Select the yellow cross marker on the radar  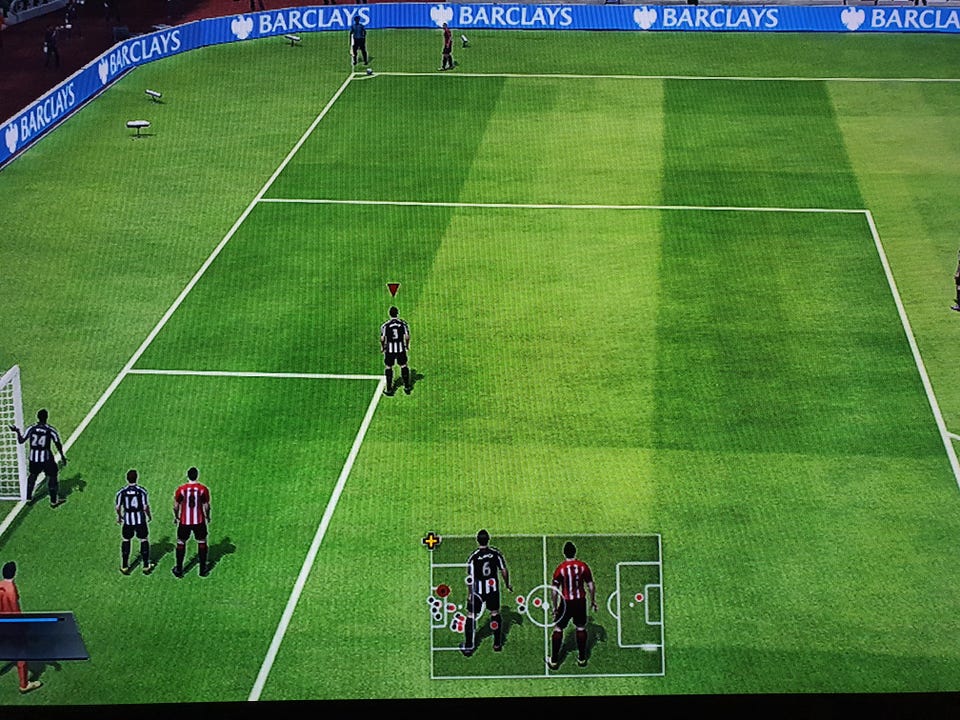click(x=431, y=541)
